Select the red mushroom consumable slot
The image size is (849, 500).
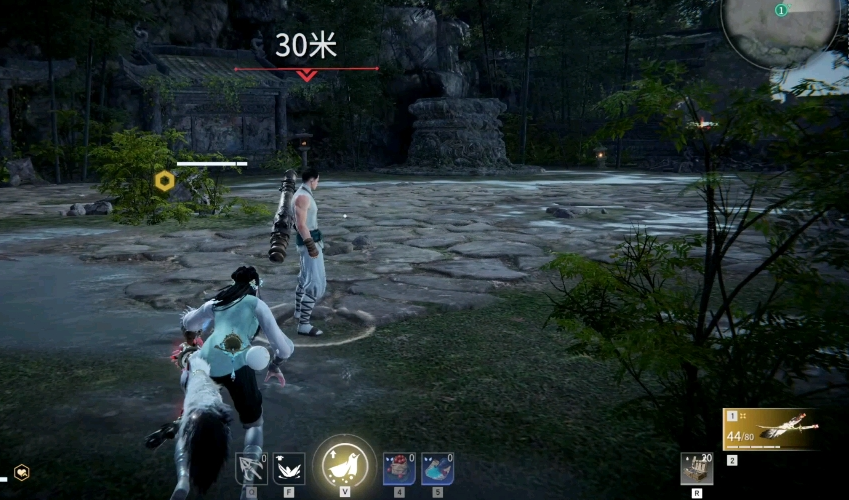[399, 468]
